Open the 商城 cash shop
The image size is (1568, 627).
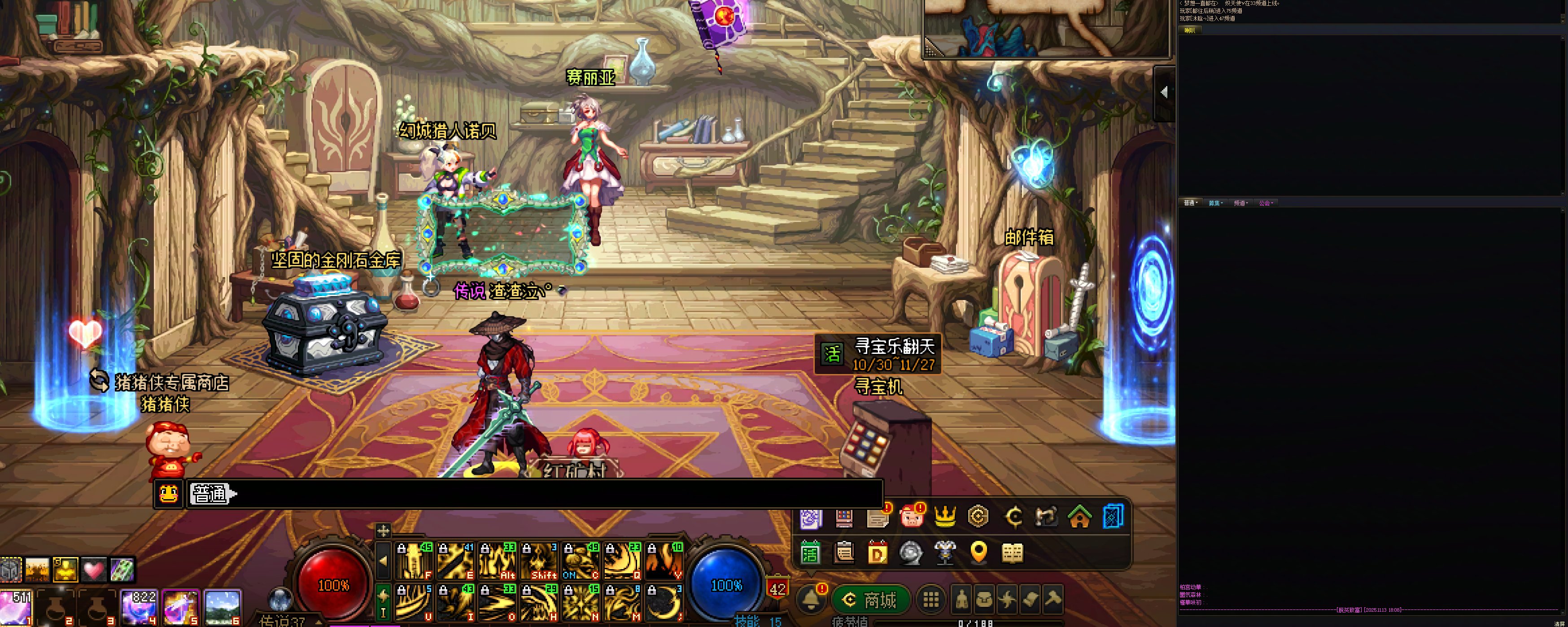pos(871,600)
